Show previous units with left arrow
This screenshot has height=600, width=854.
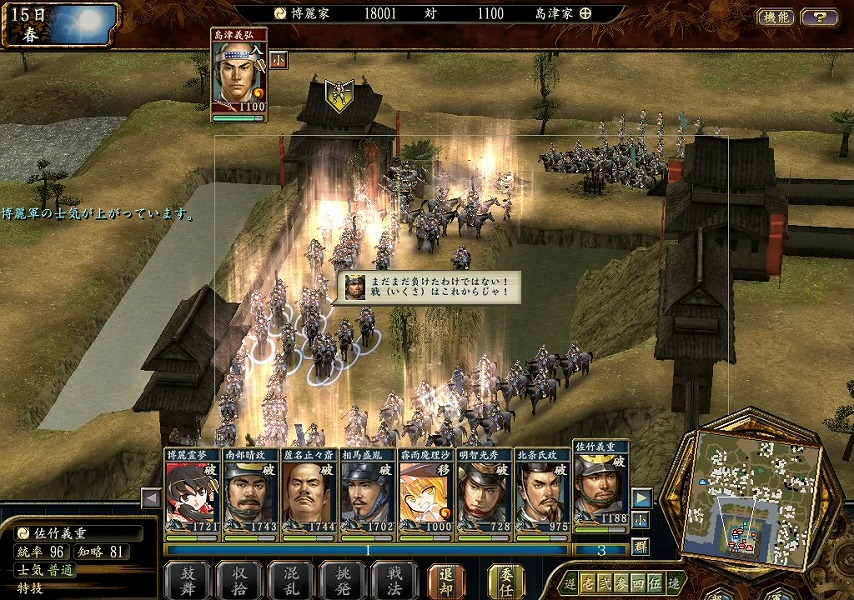[x=151, y=498]
